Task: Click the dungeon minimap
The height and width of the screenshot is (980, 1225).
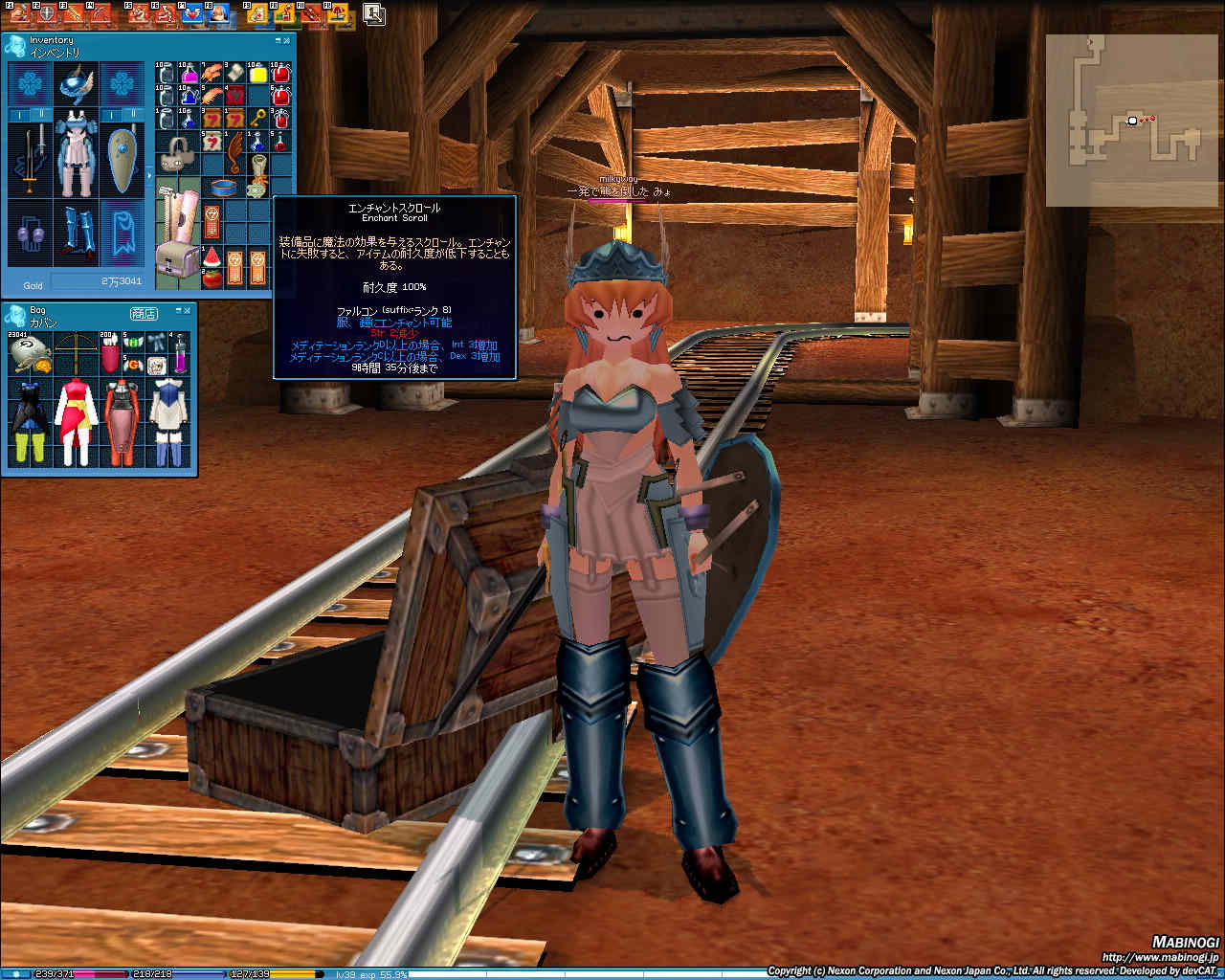Action: pos(1134,120)
